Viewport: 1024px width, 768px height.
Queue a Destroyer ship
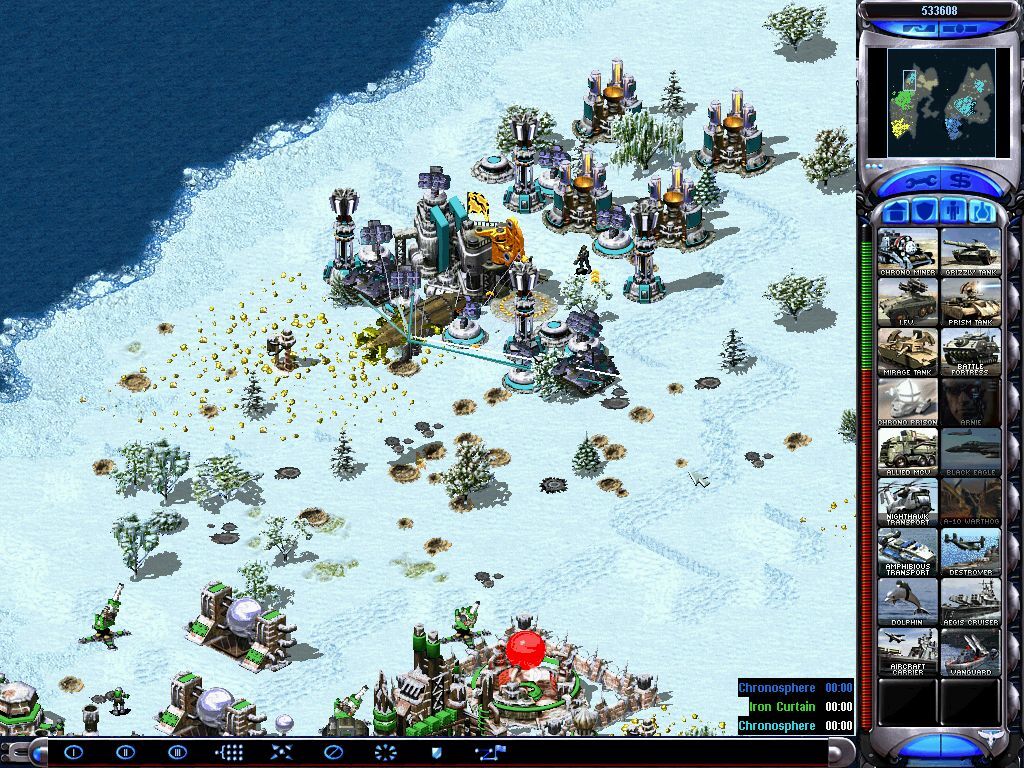pos(970,552)
